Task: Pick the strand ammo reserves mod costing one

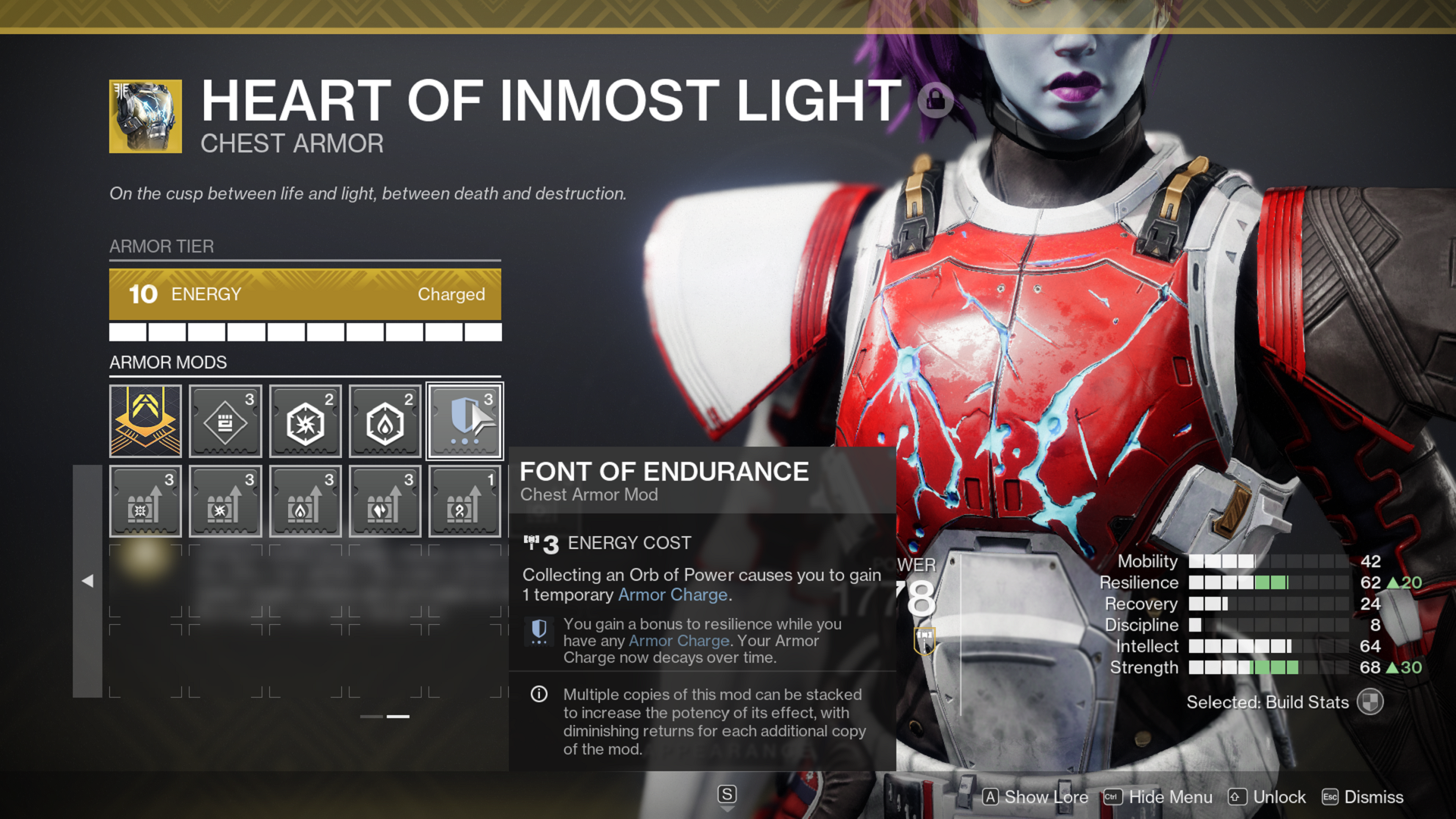Action: point(465,501)
